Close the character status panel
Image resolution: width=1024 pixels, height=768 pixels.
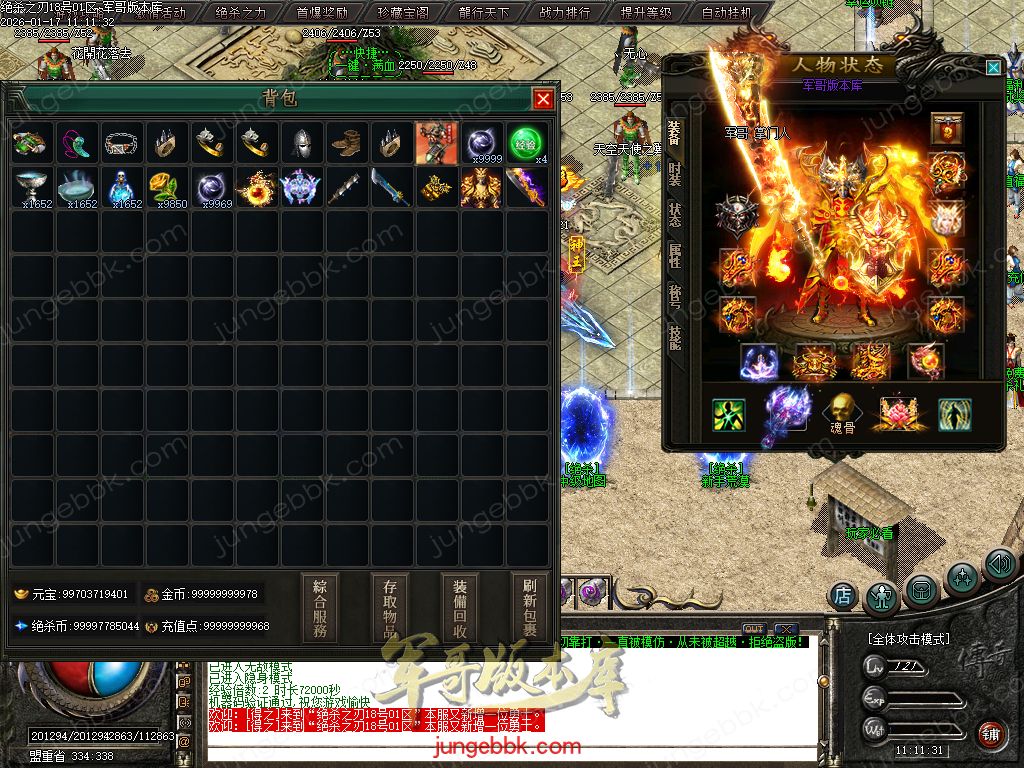[992, 67]
